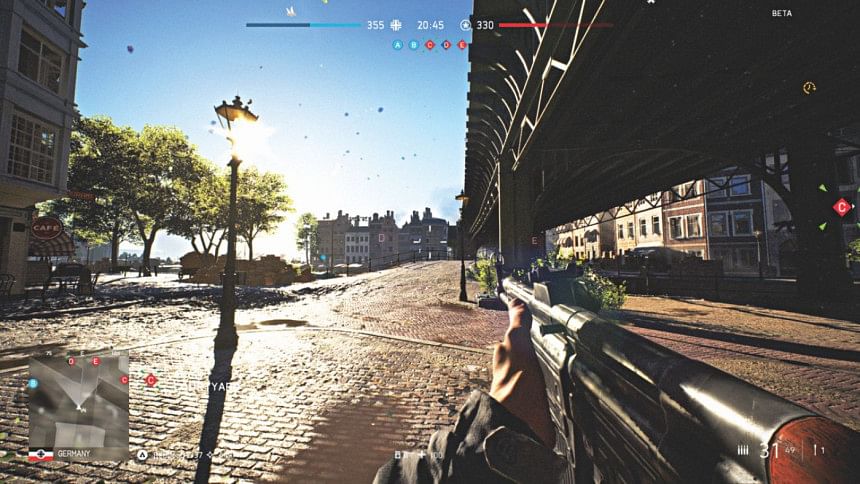860x484 pixels.
Task: Select flag B in the capture status row
Action: tap(414, 45)
